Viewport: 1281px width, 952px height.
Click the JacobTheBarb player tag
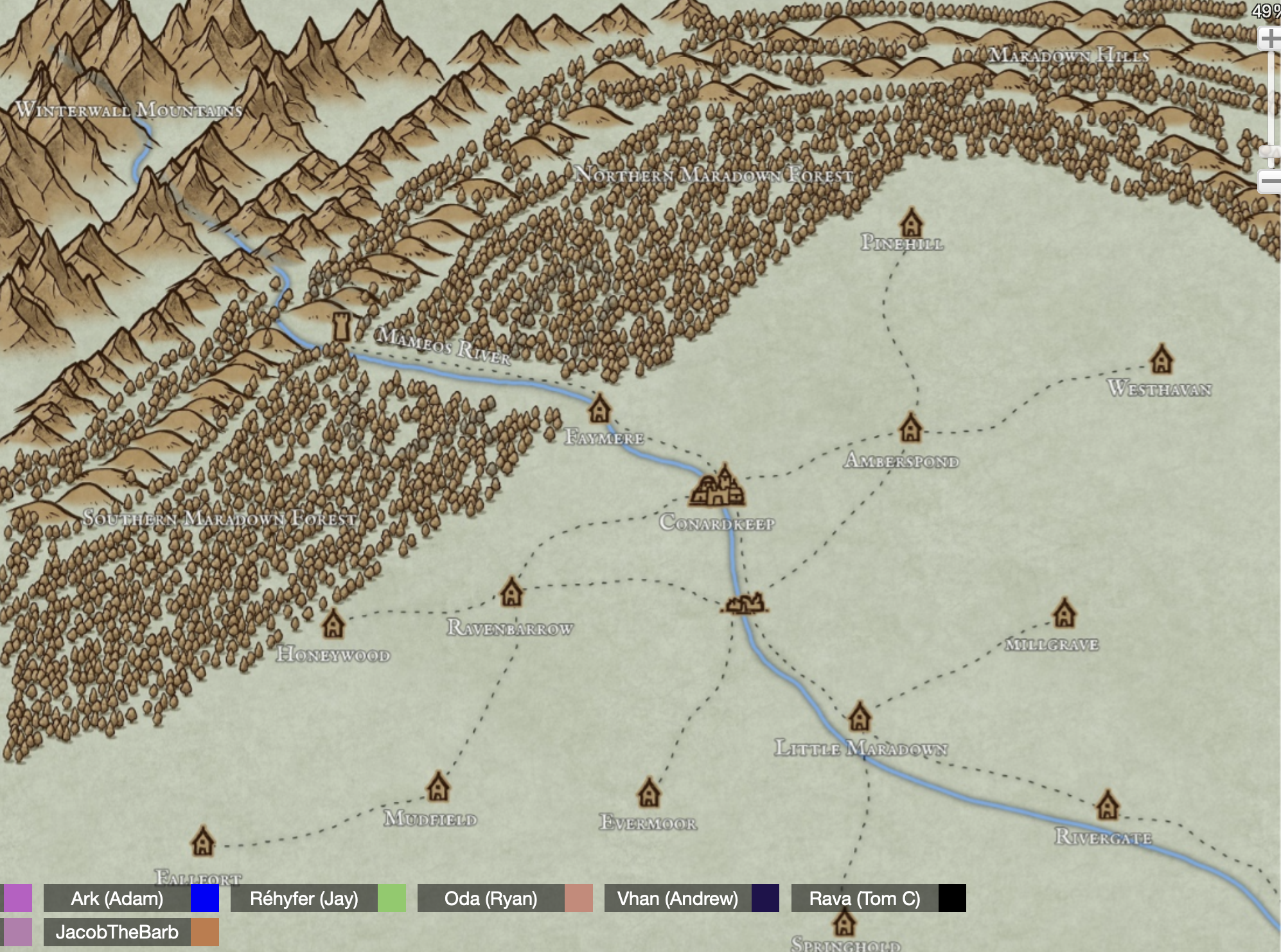tap(117, 932)
